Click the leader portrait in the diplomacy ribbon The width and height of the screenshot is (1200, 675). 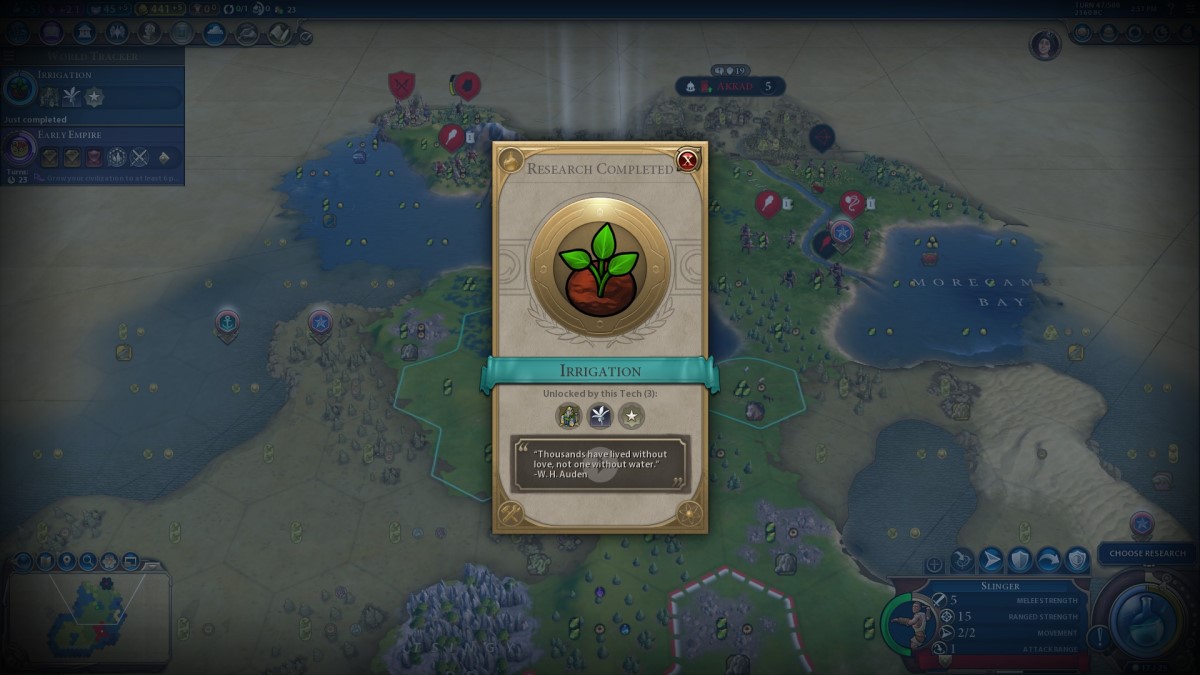1044,45
